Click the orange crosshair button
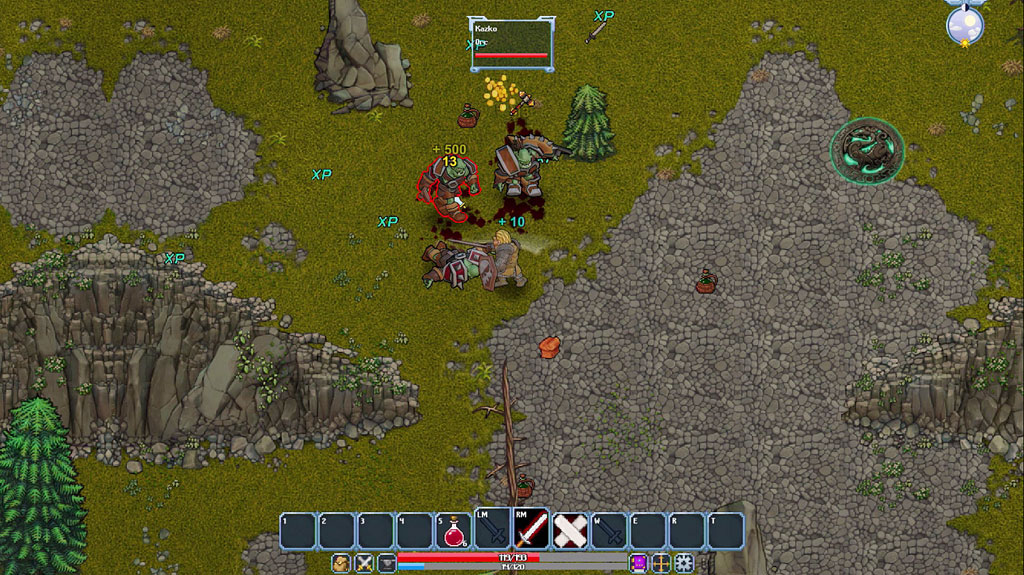This screenshot has width=1024, height=575. [x=661, y=563]
